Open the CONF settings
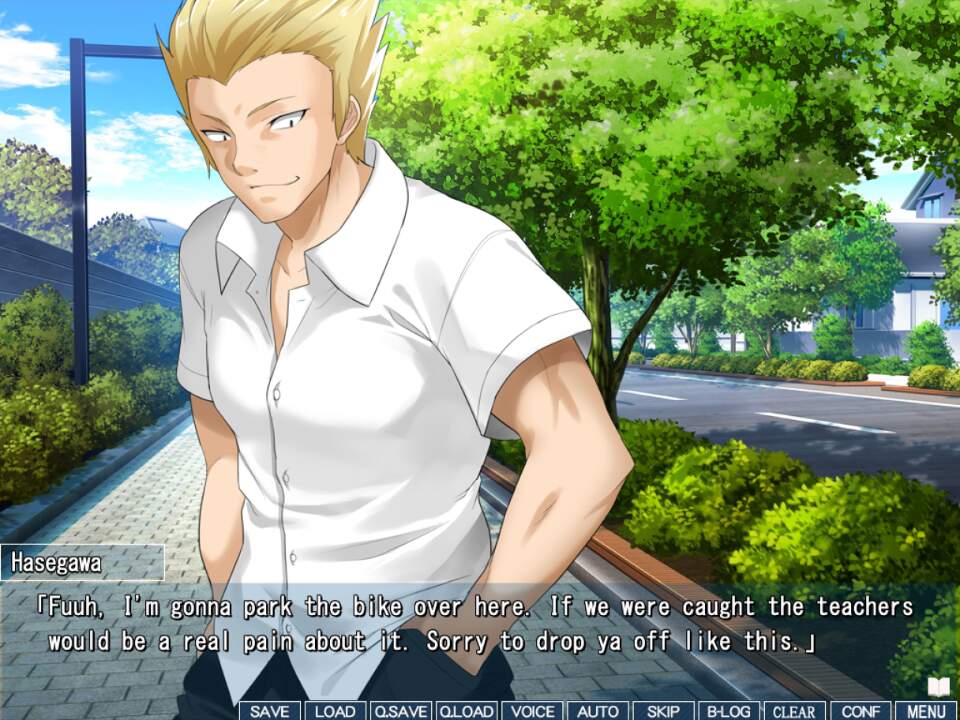The height and width of the screenshot is (720, 960). coord(860,711)
